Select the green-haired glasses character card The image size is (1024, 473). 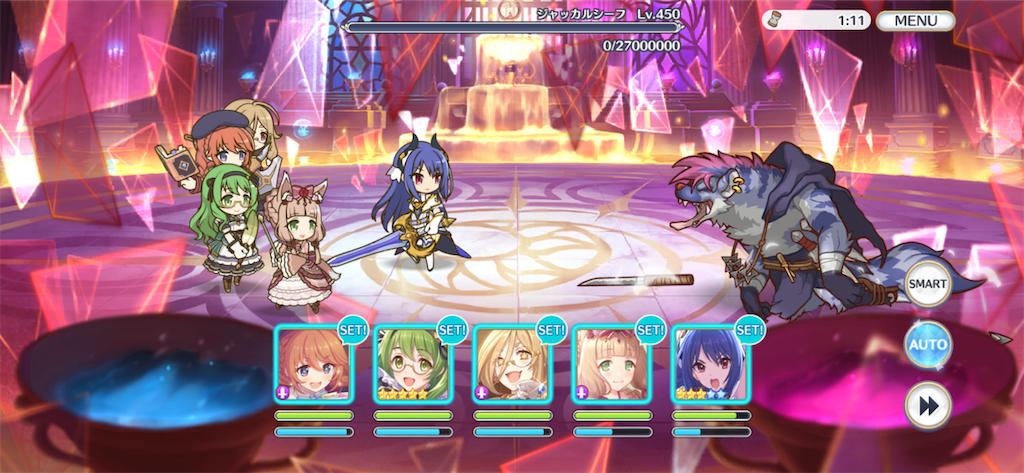[x=413, y=364]
